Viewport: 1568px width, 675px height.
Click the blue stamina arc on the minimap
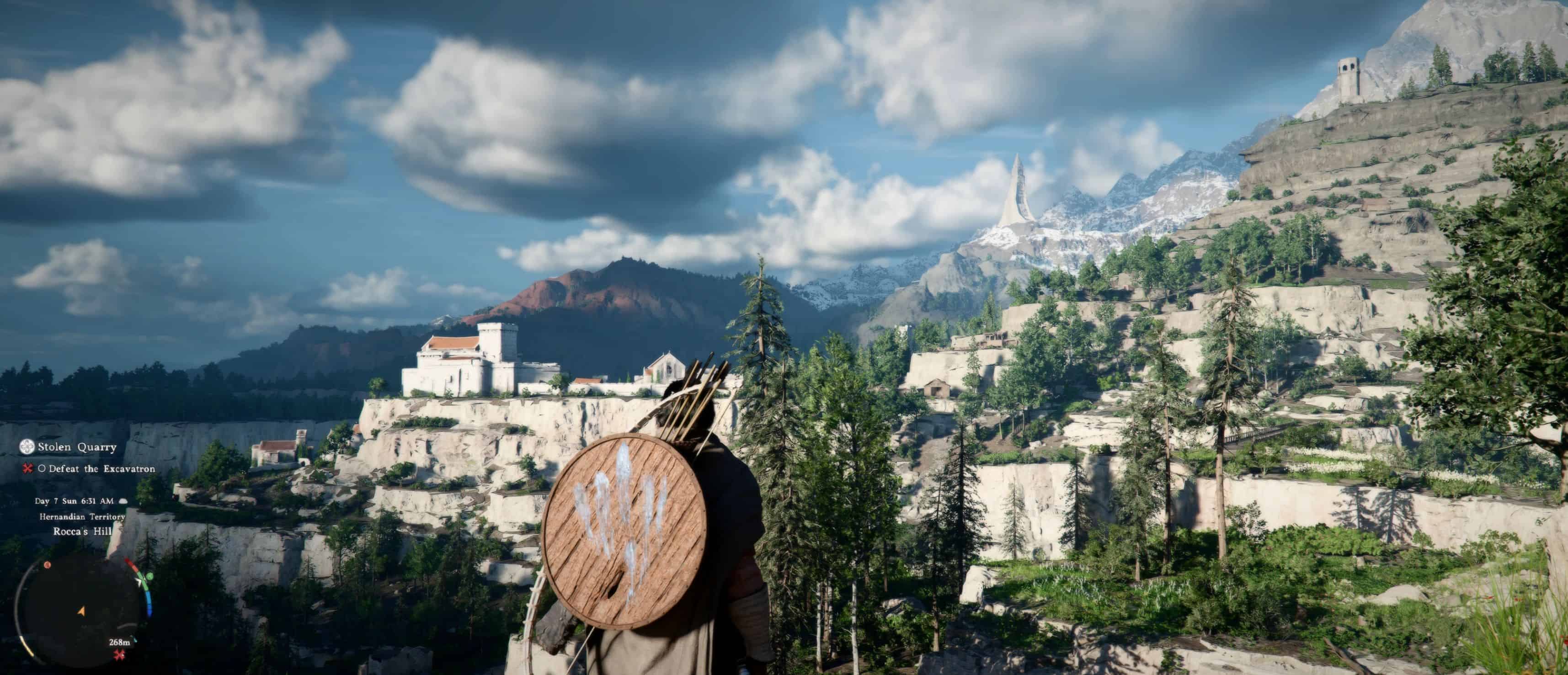150,604
